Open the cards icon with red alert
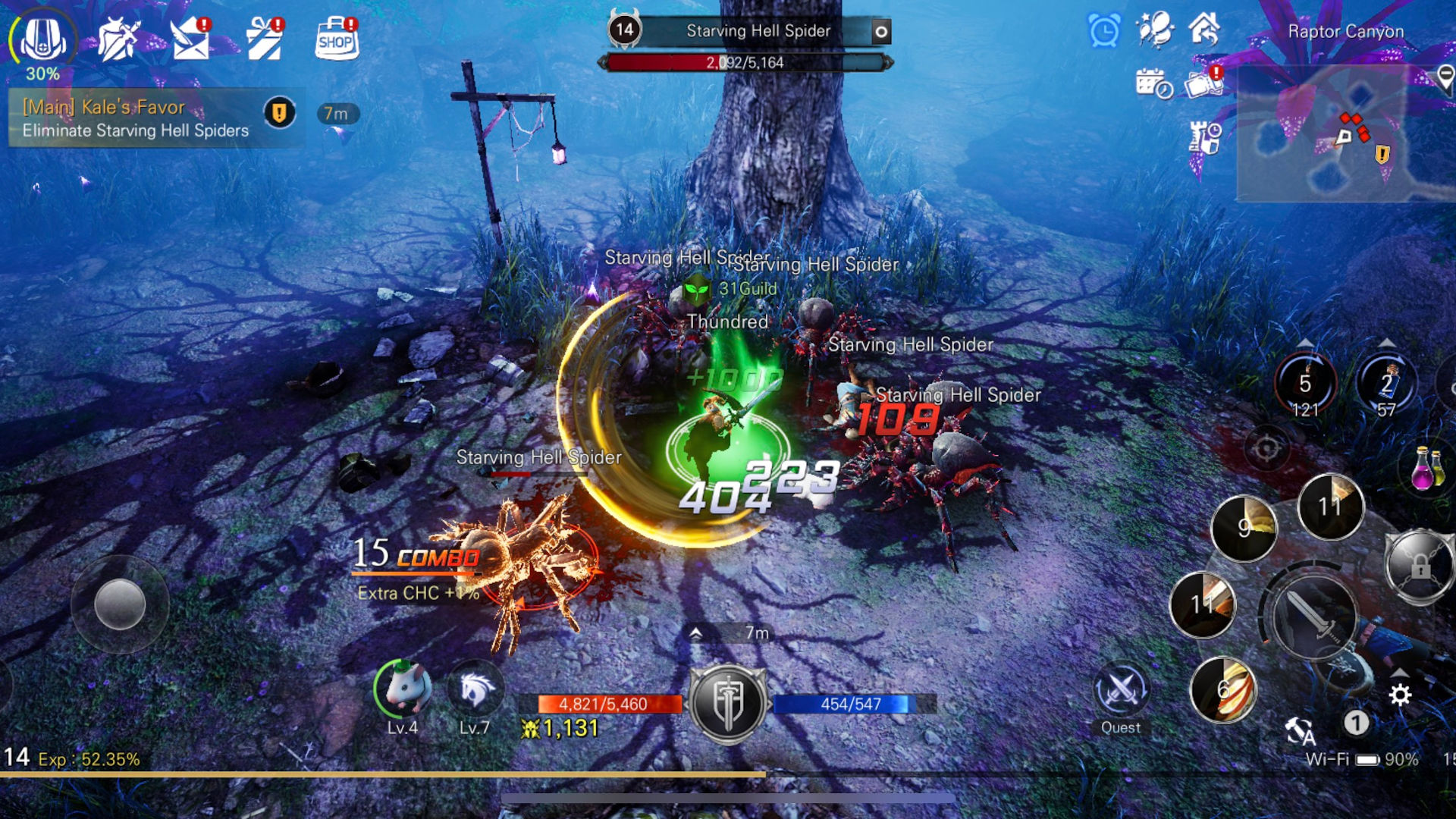The height and width of the screenshot is (819, 1456). click(x=1203, y=83)
